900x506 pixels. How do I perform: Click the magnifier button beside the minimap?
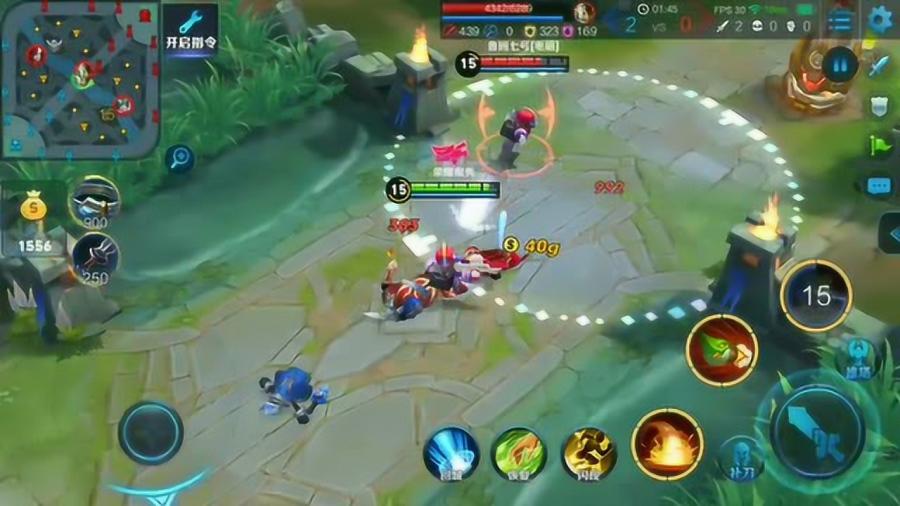180,157
